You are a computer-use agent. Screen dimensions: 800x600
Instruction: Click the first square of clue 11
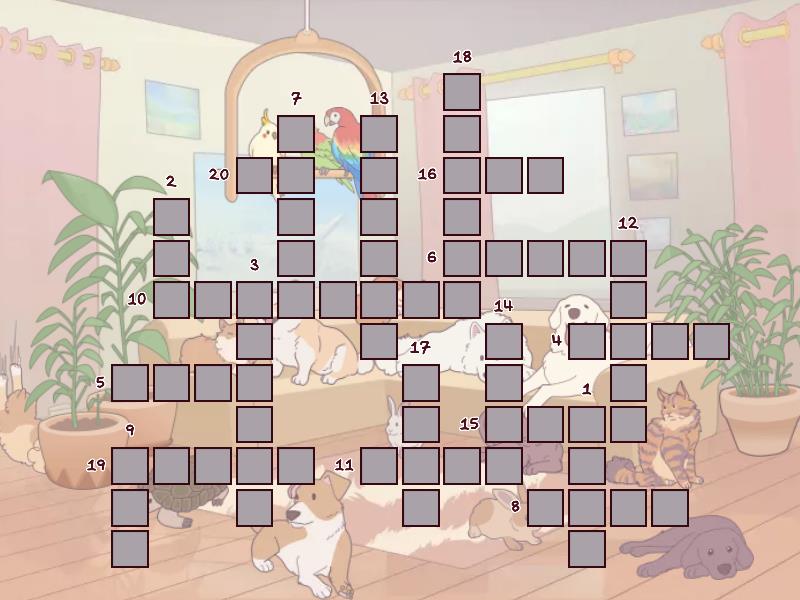point(379,465)
